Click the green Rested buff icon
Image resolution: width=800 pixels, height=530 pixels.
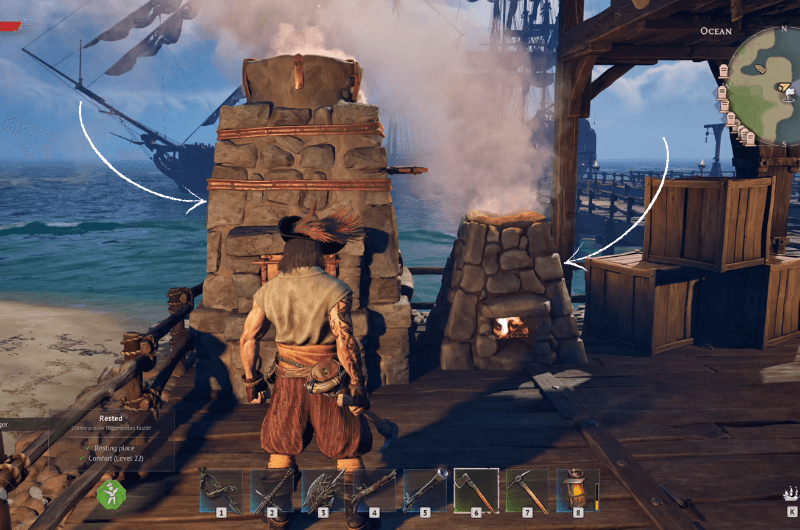[x=110, y=494]
